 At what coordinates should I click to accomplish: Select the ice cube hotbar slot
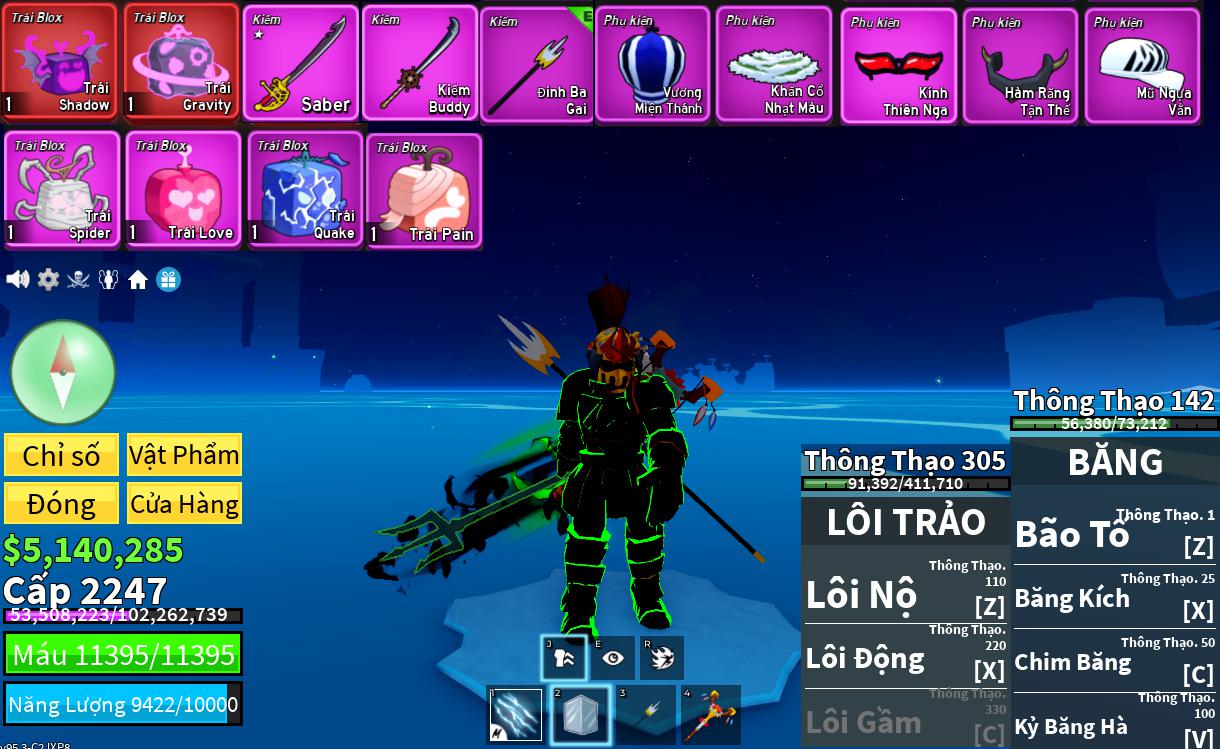point(580,714)
